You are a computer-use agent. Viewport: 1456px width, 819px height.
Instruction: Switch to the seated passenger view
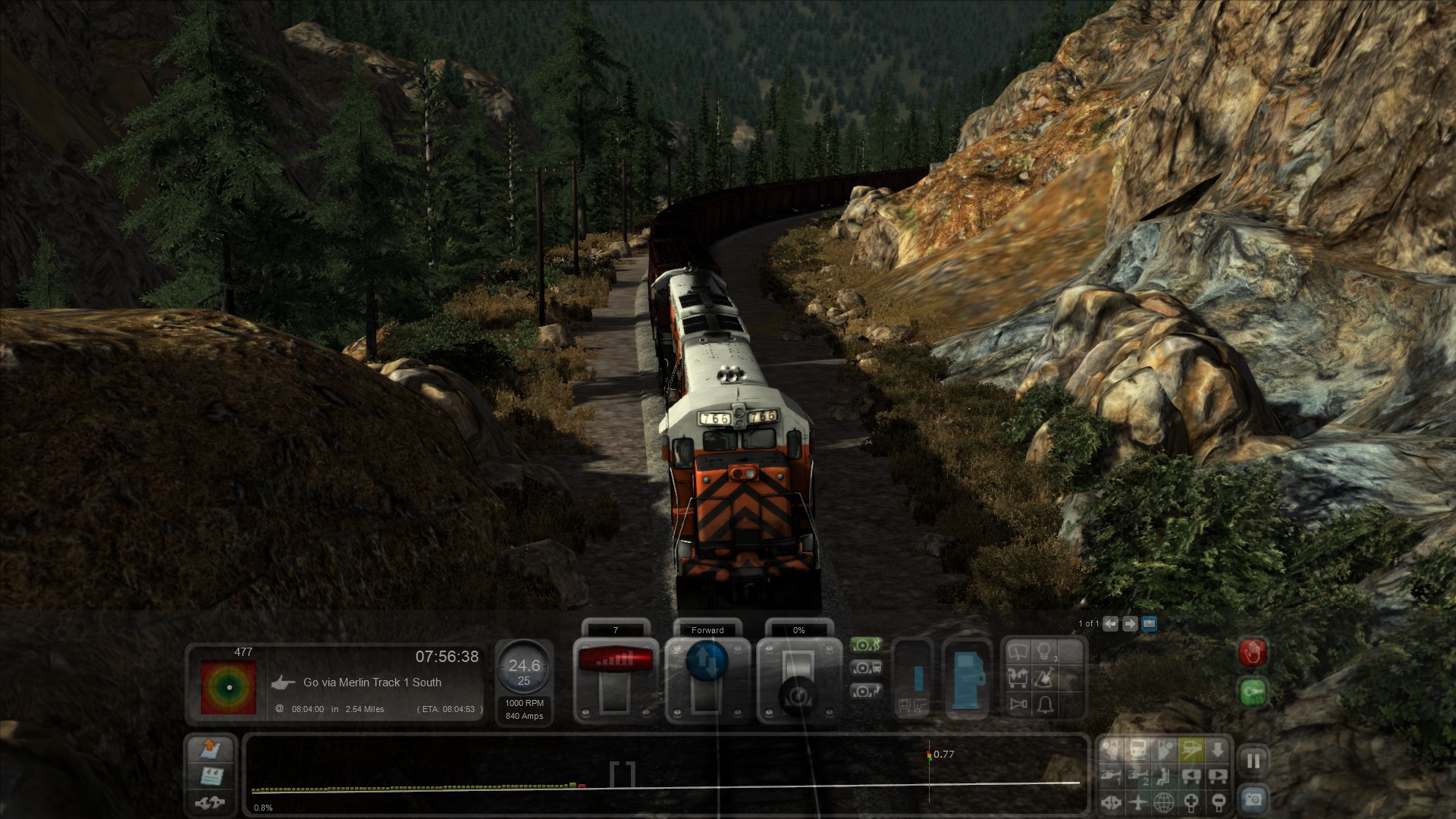pos(1163,777)
